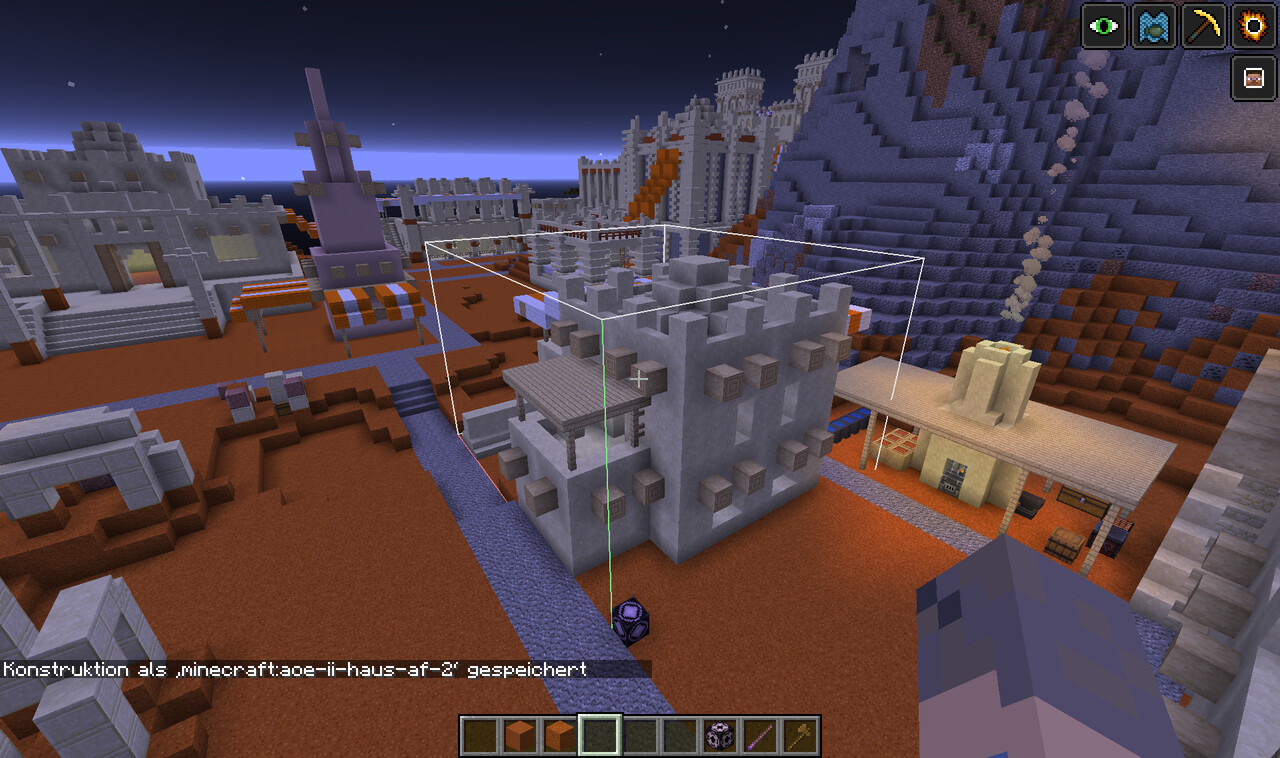Click the green eye night vision icon
1280x758 pixels.
[1104, 26]
